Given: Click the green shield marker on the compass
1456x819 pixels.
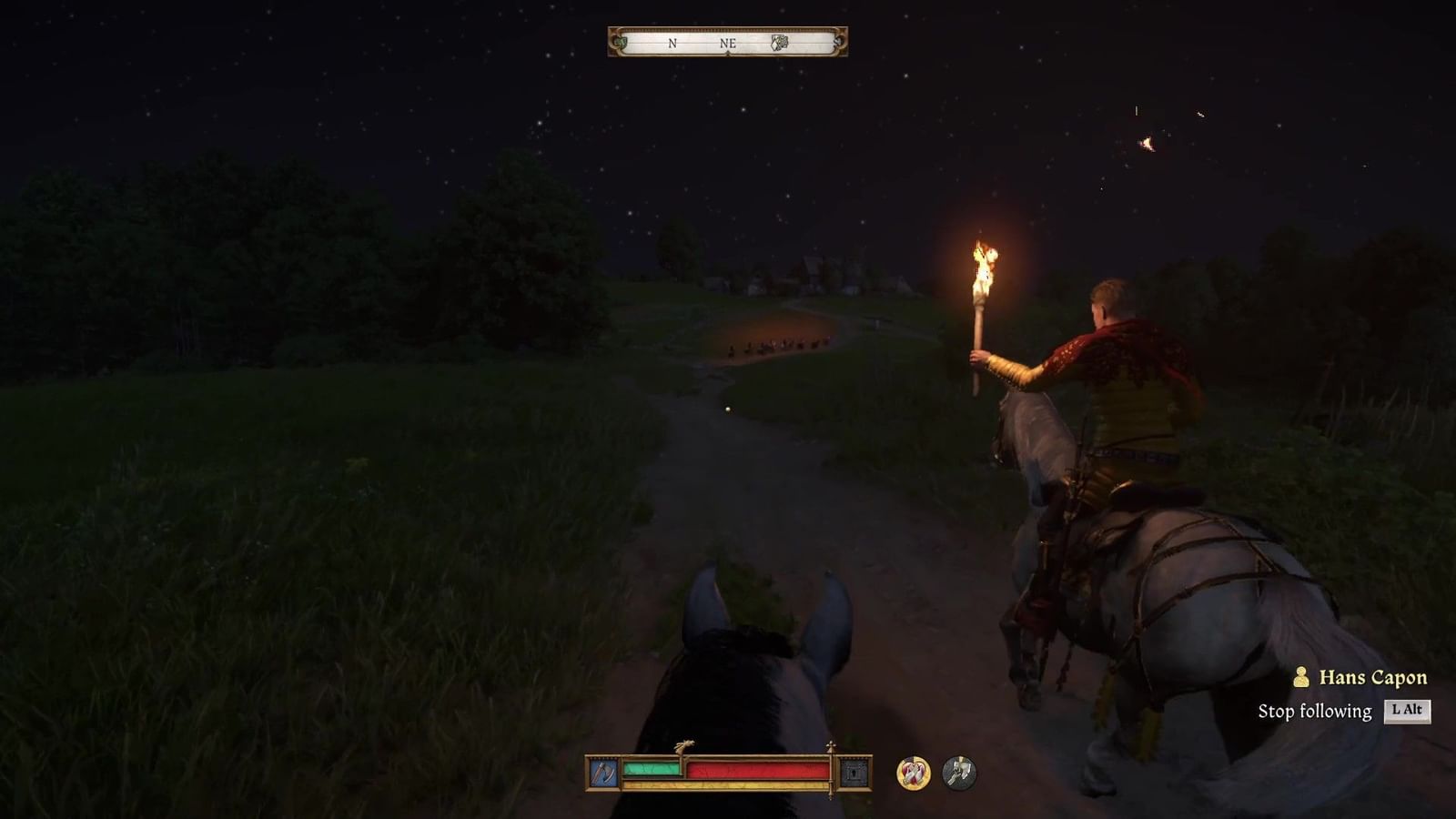Looking at the screenshot, I should [622, 43].
